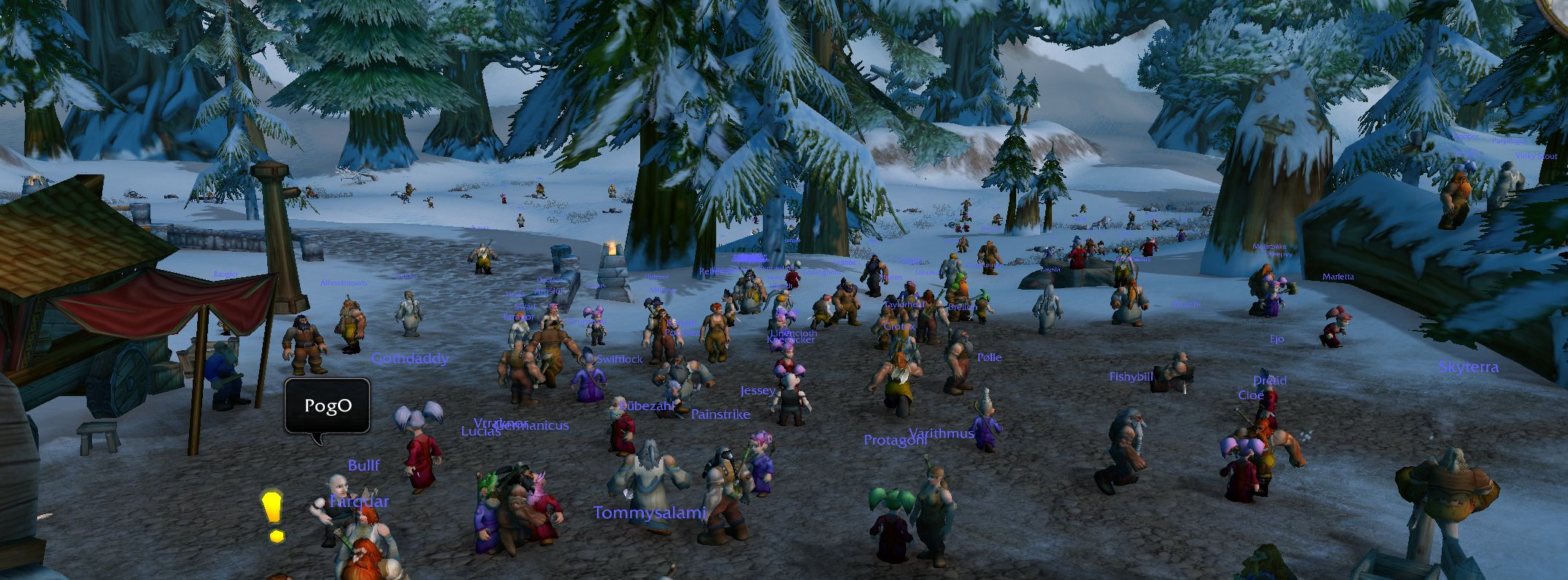This screenshot has width=1568, height=580.
Task: Target the player named Skyterra
Action: coord(1468,368)
